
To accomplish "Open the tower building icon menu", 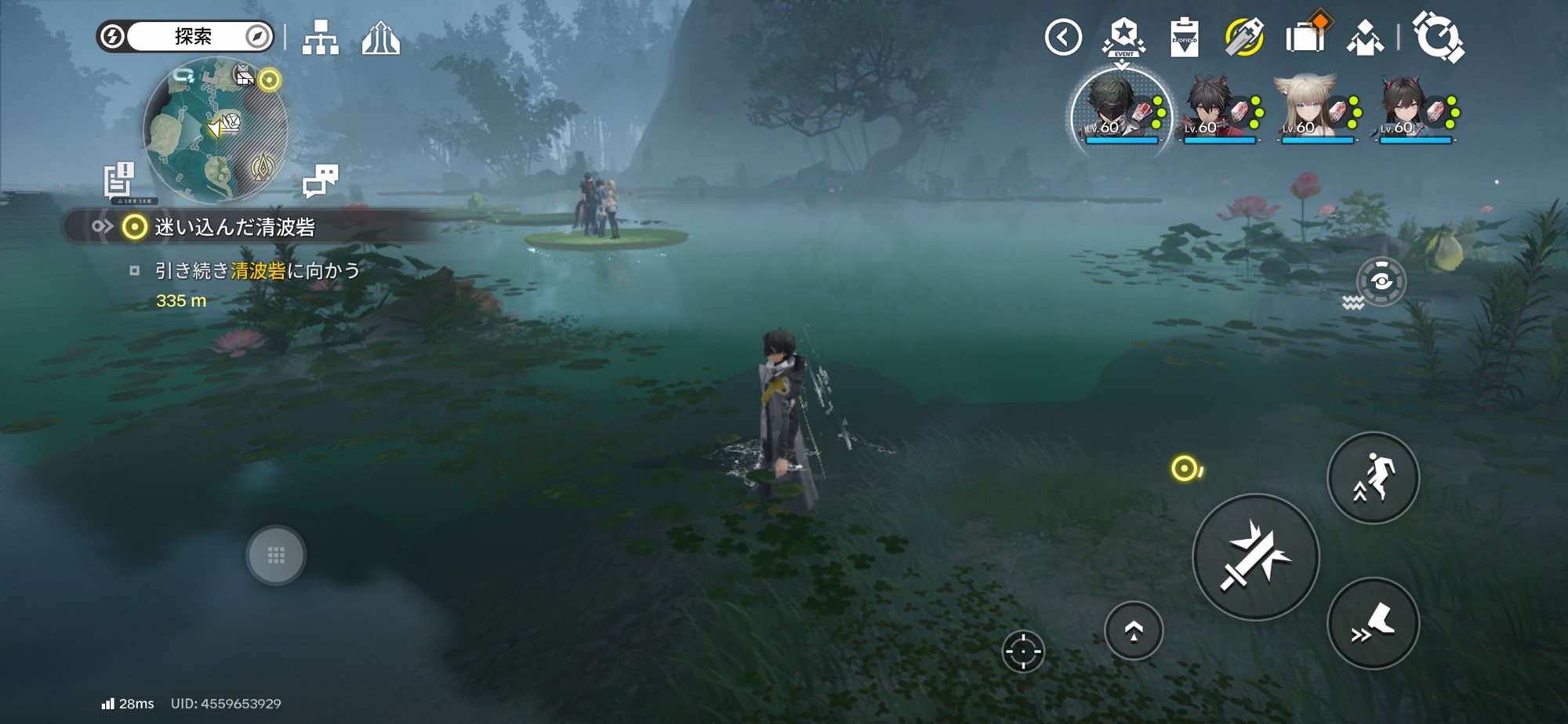I will [381, 38].
